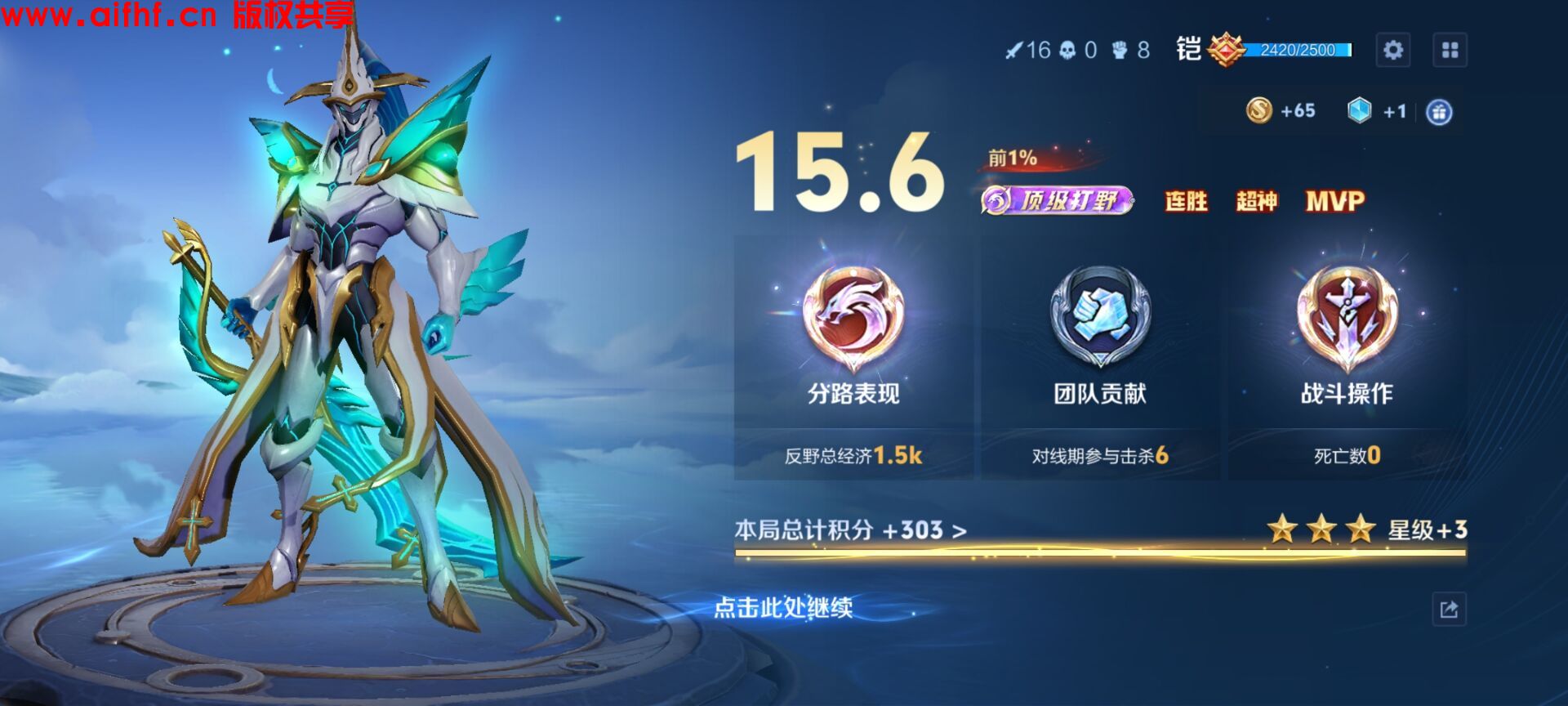Click the 超神 achievement badge
The height and width of the screenshot is (706, 1568).
(1259, 202)
